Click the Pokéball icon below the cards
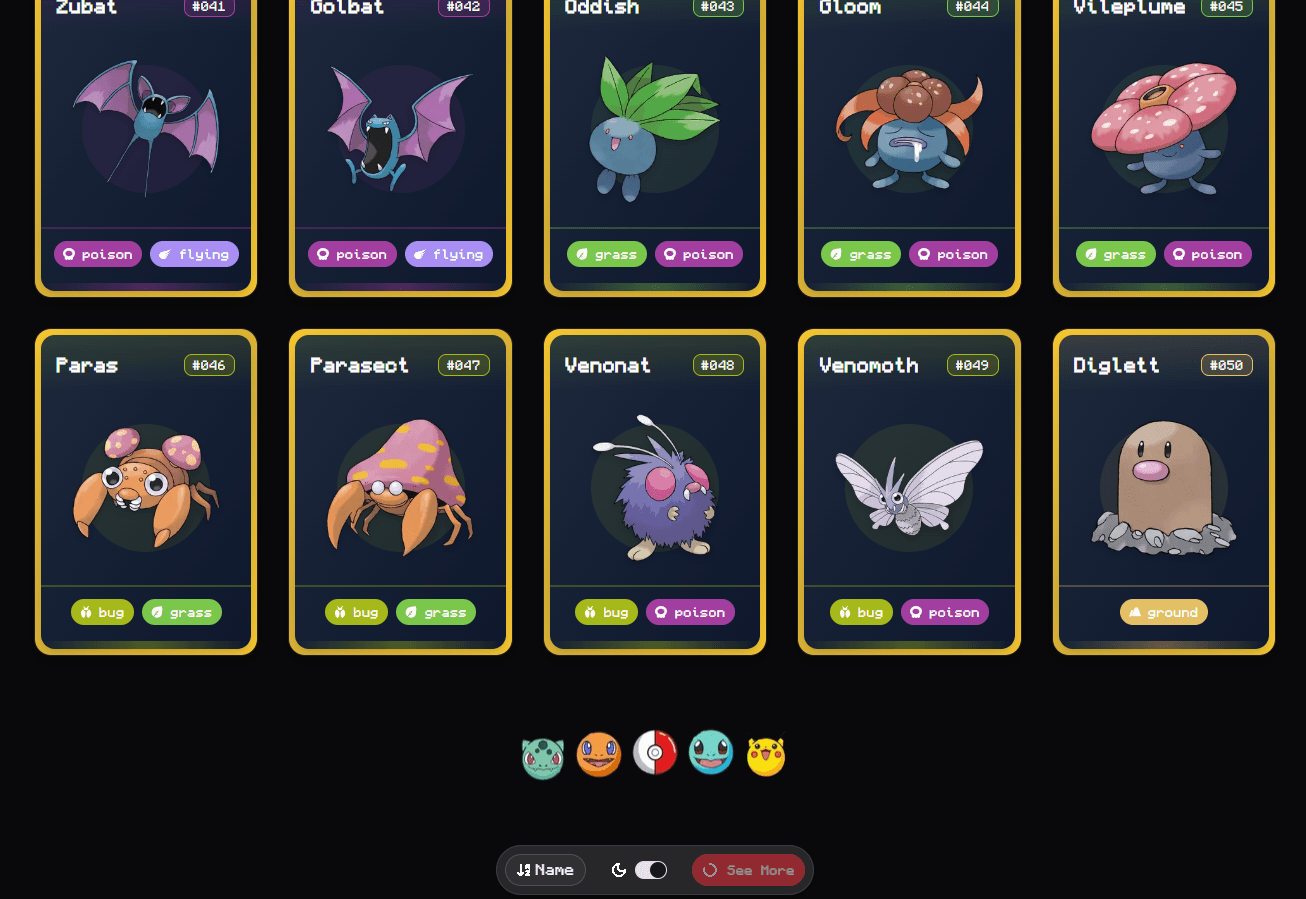The width and height of the screenshot is (1306, 899). pyautogui.click(x=655, y=753)
